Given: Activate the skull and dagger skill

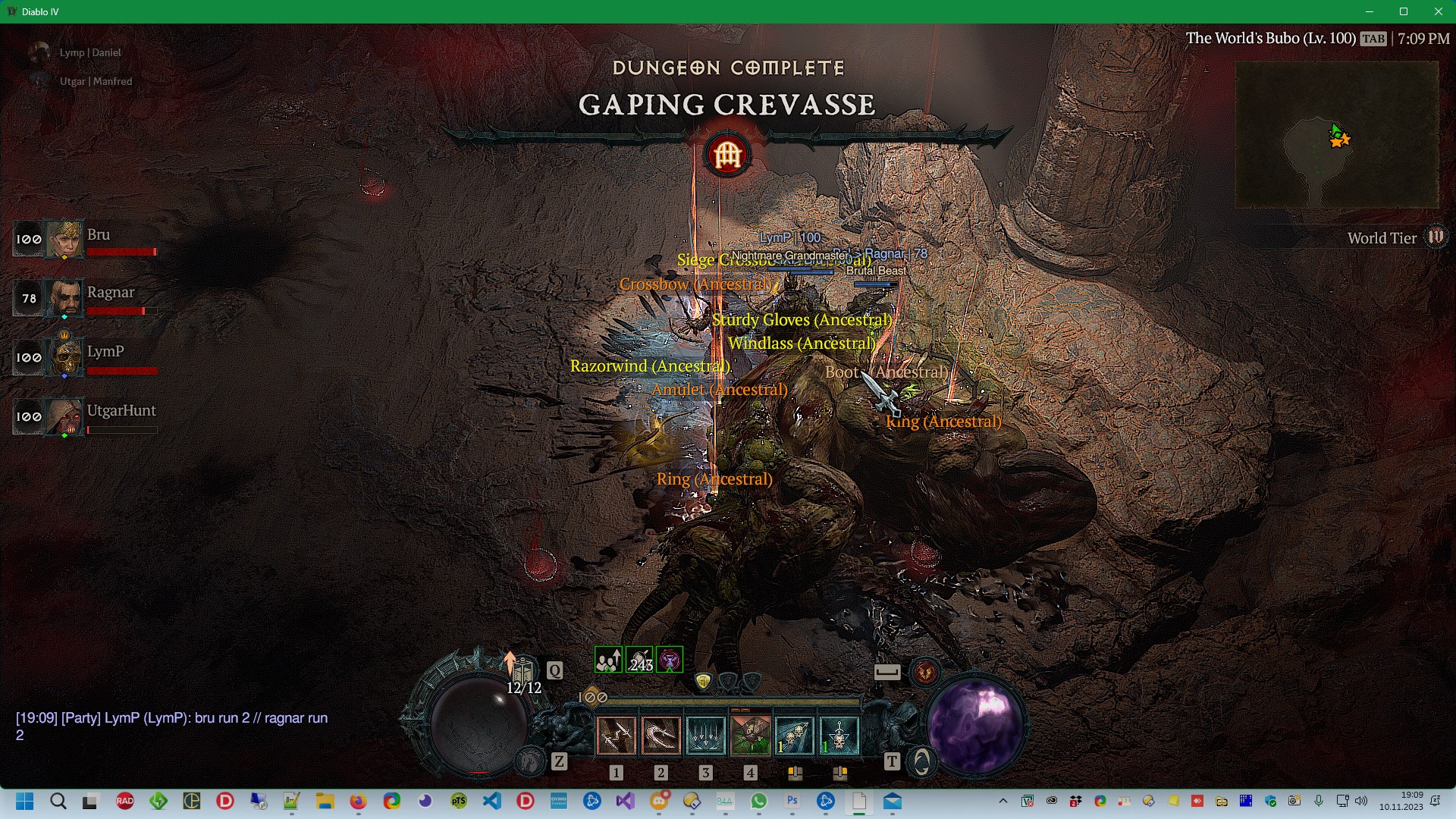Looking at the screenshot, I should (839, 735).
